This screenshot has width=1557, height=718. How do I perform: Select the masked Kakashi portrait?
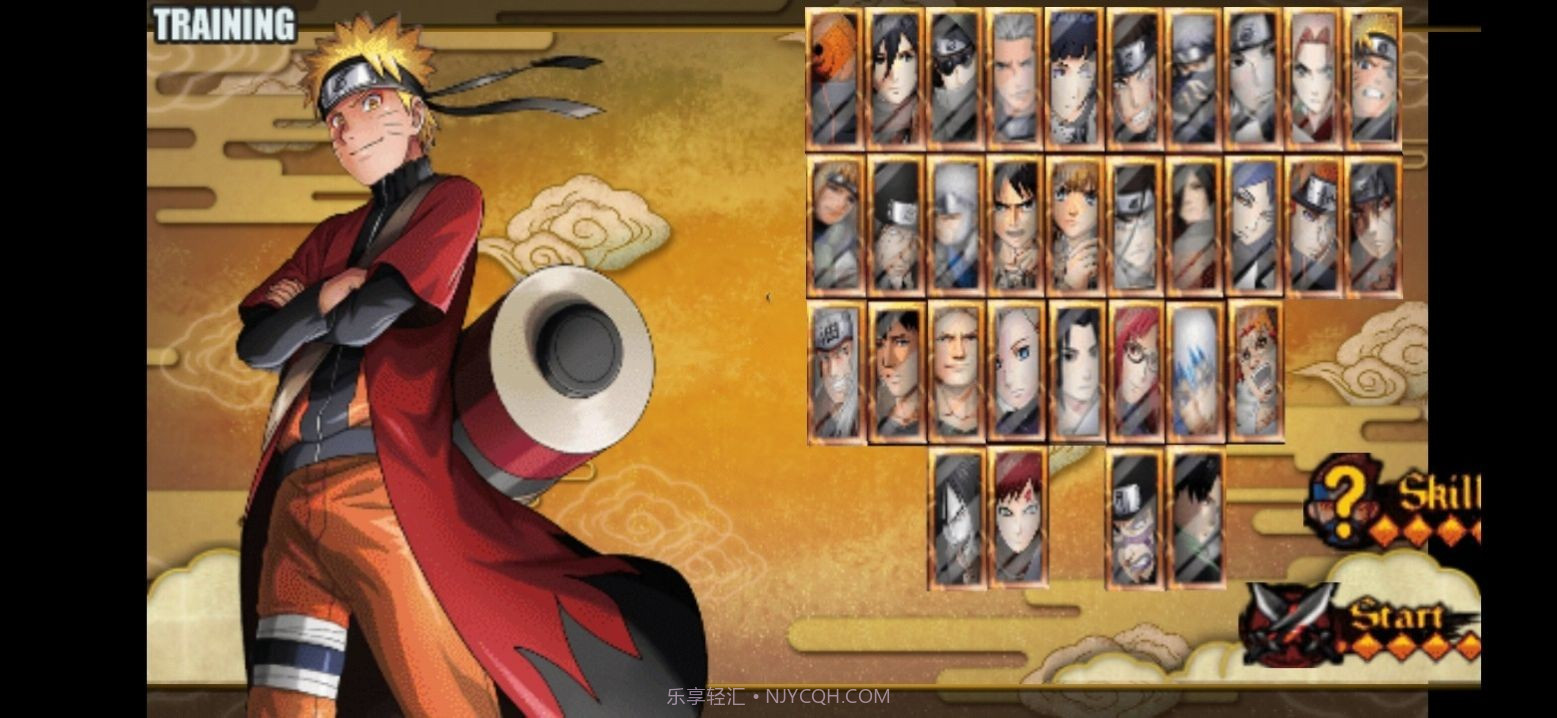click(x=1194, y=80)
